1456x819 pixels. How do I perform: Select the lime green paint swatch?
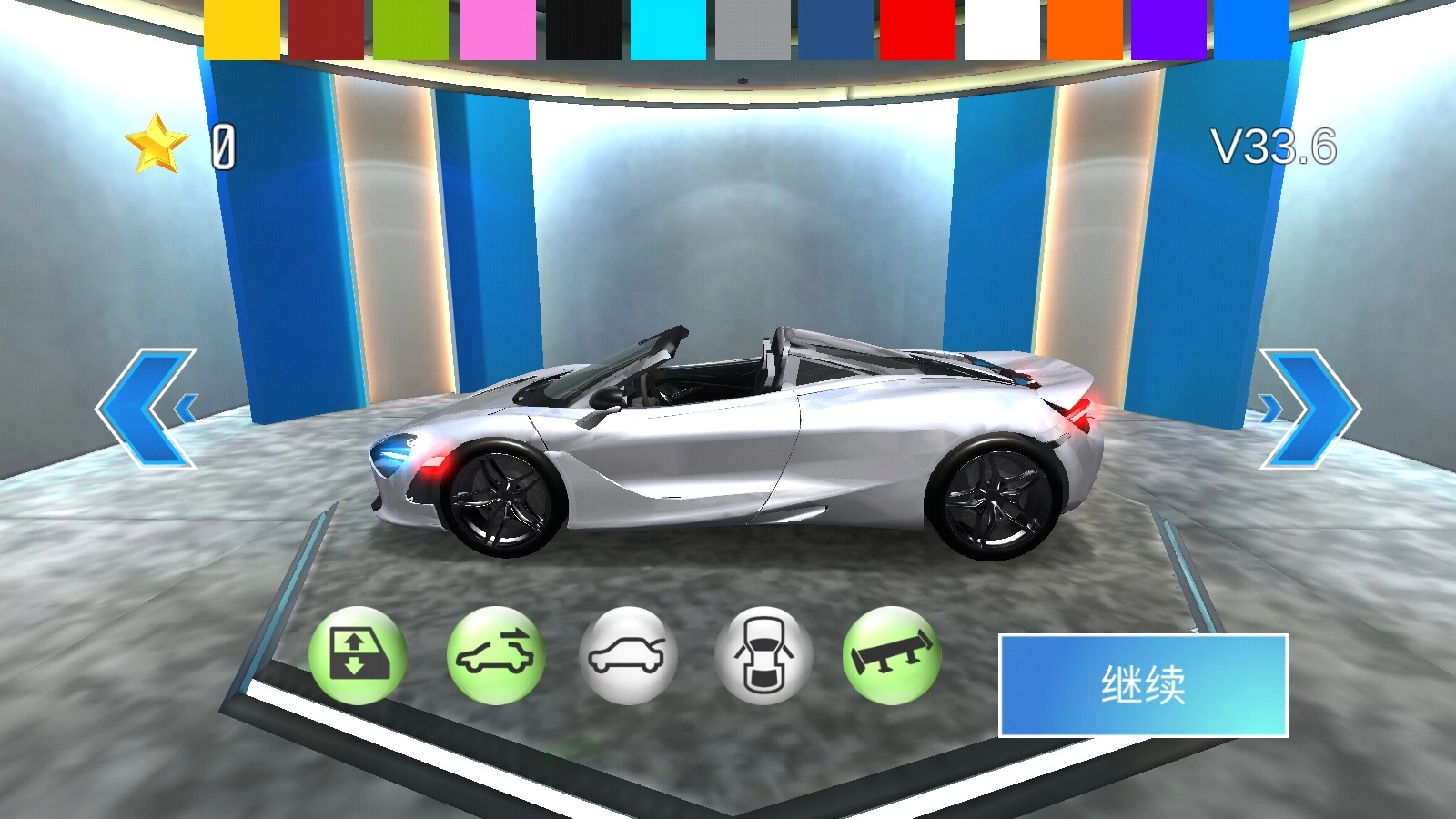[x=409, y=27]
